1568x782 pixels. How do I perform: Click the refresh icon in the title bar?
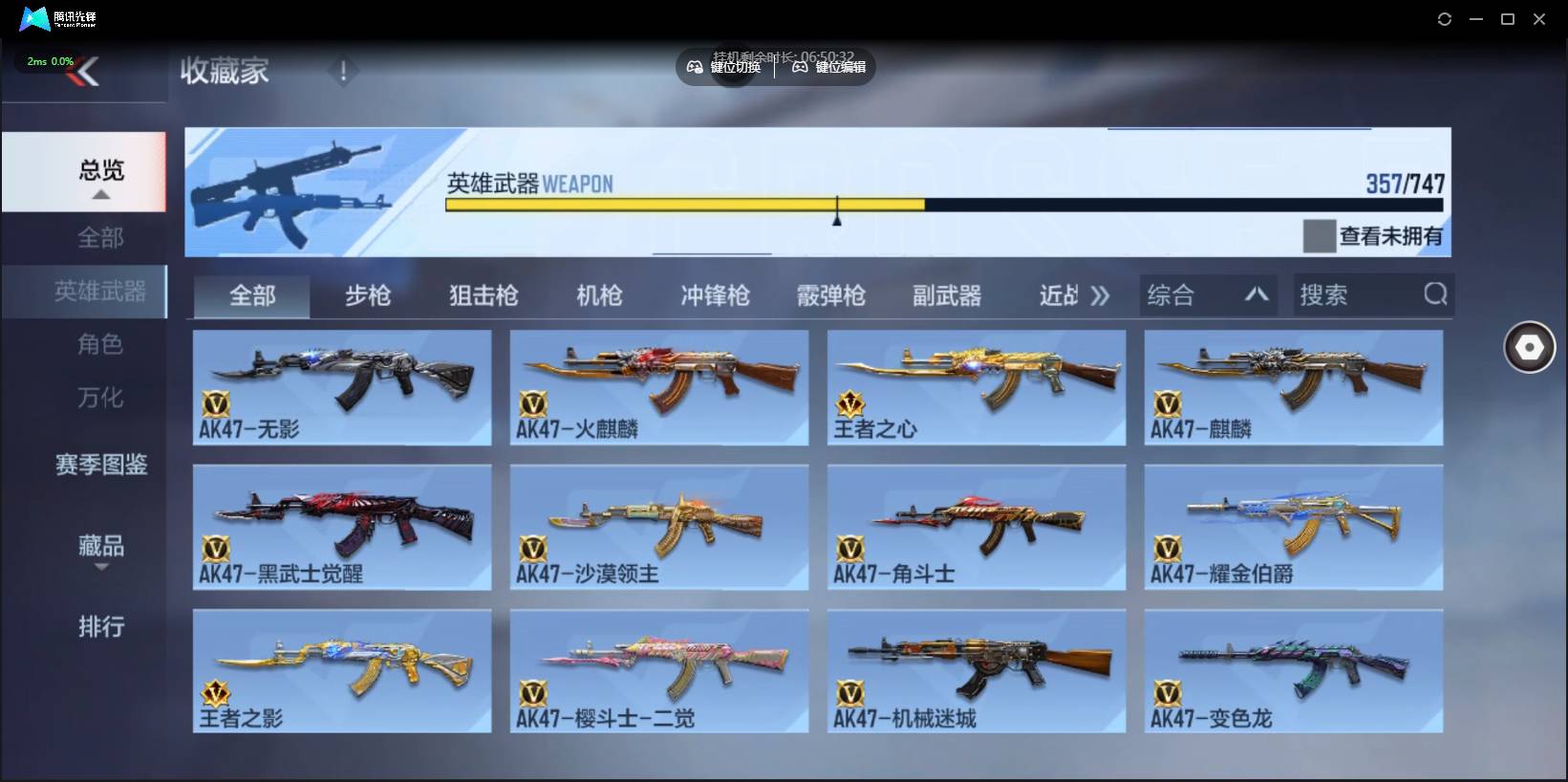(1445, 18)
